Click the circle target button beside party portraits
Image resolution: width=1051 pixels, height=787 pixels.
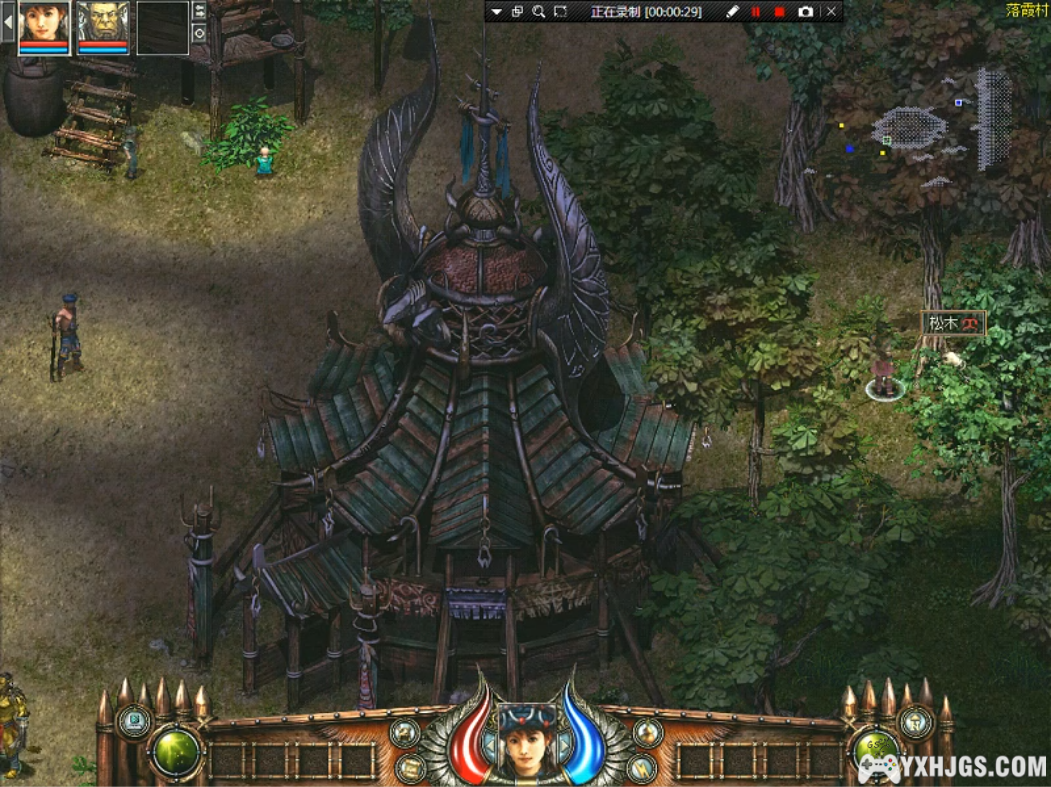pos(199,32)
